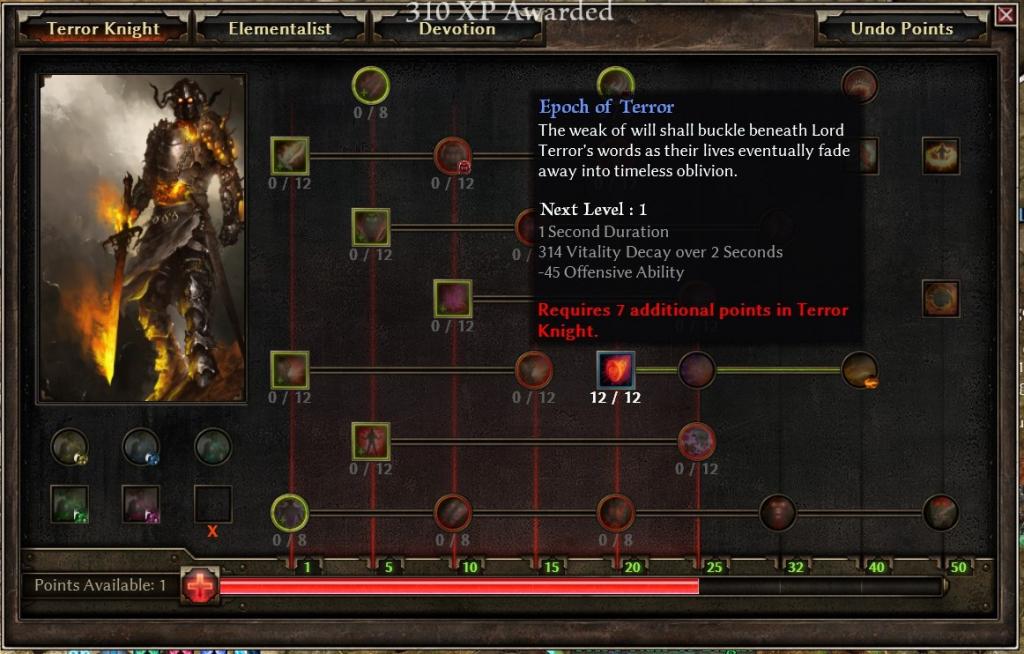
Task: Click the red X under the empty slot
Action: click(x=213, y=532)
